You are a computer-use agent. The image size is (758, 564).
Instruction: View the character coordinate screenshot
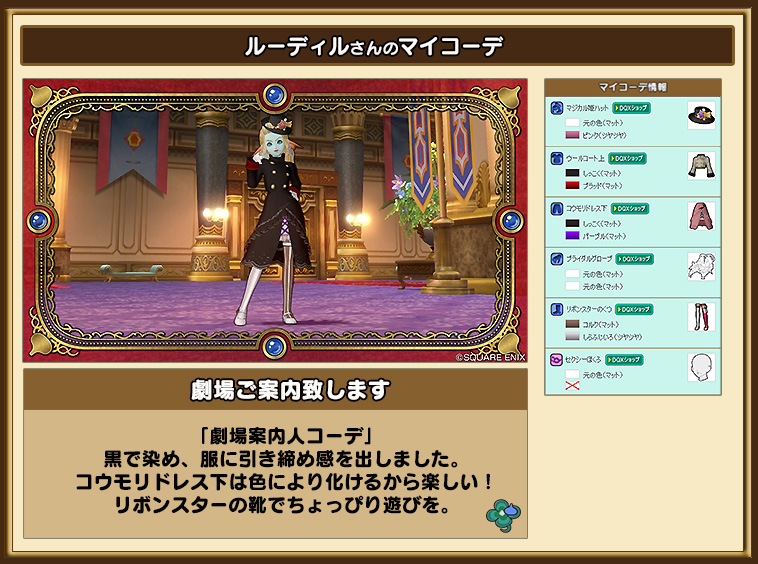[275, 220]
